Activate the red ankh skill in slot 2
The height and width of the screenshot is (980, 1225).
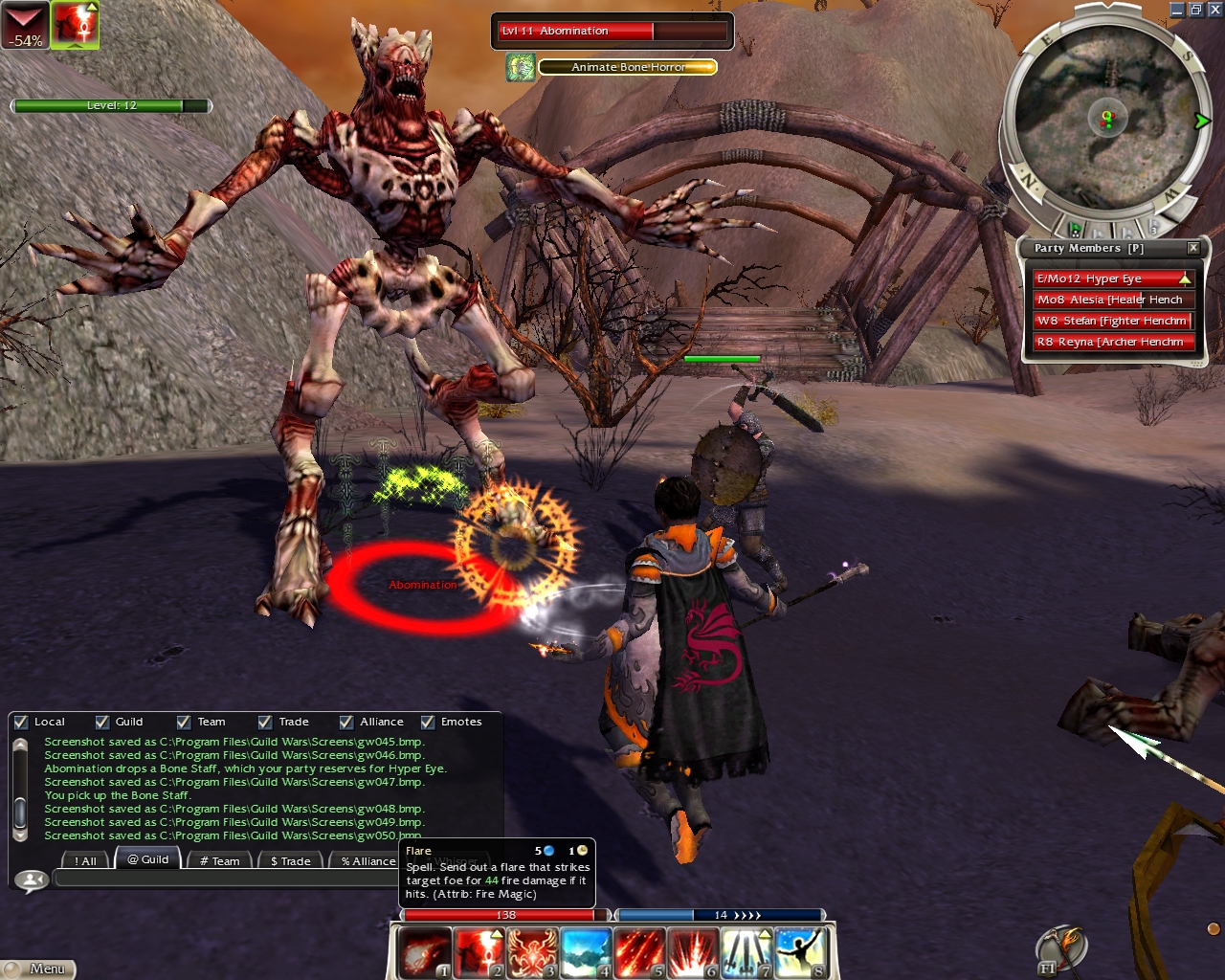click(478, 952)
